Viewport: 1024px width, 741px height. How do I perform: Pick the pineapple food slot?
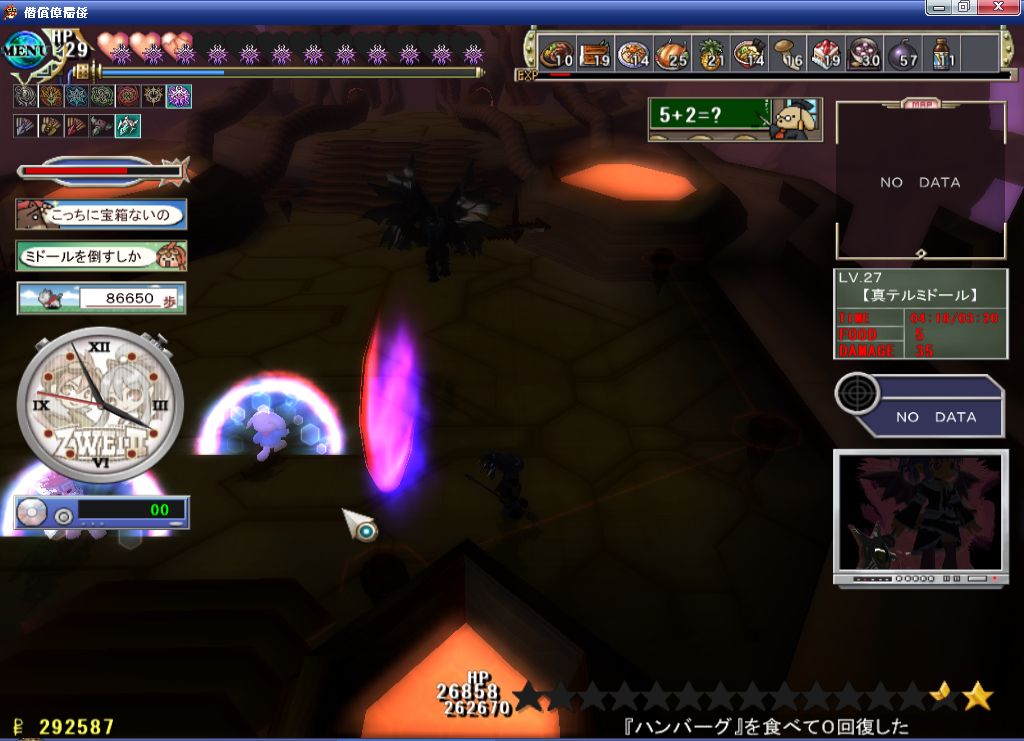point(710,54)
